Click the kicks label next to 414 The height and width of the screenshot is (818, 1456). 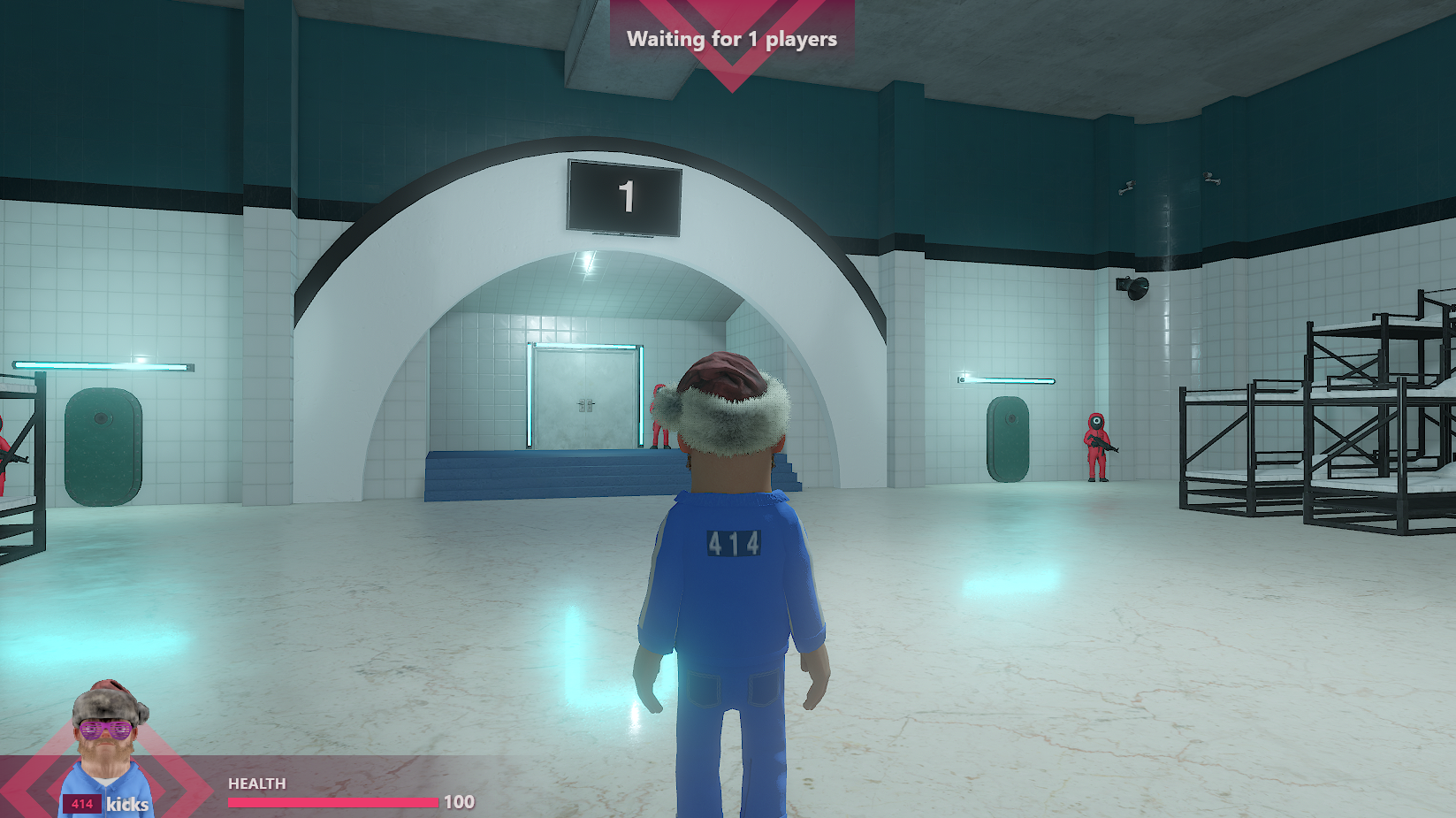(x=126, y=804)
